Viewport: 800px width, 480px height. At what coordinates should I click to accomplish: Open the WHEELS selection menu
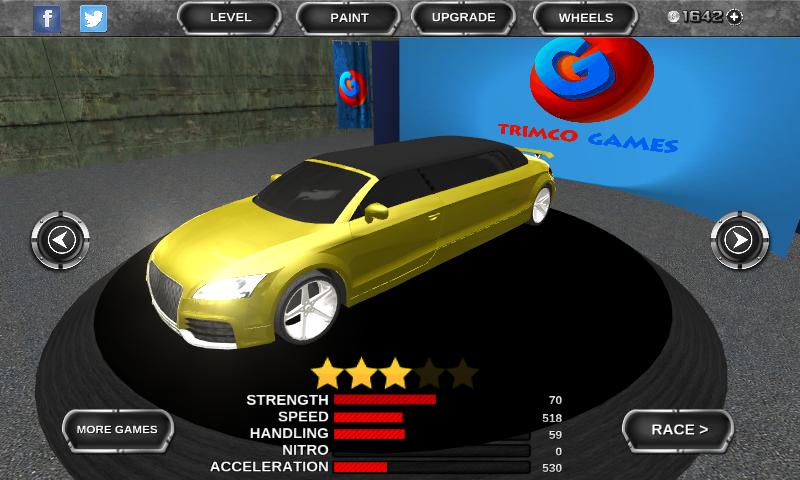pos(586,18)
